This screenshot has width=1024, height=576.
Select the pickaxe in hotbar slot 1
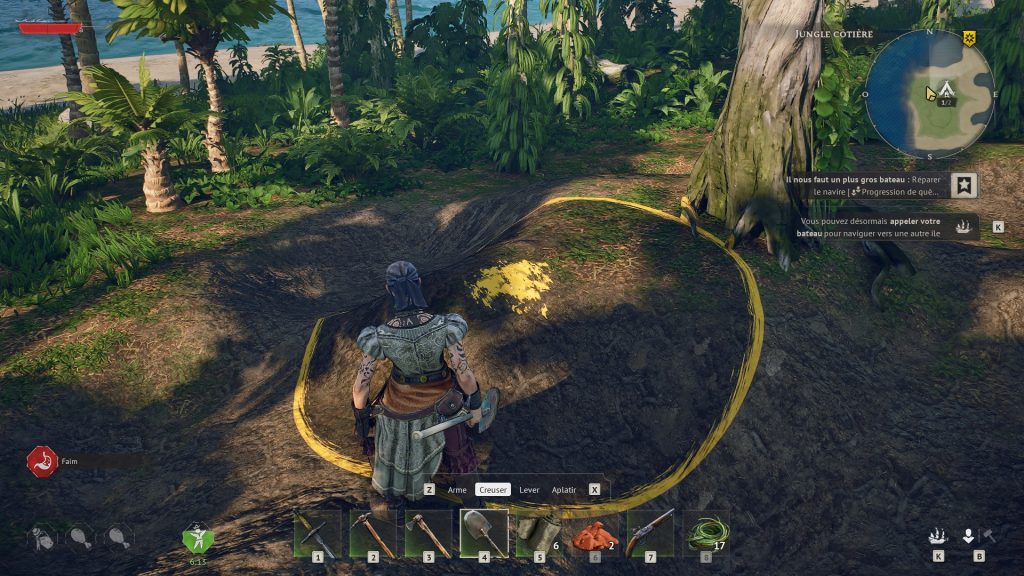317,532
